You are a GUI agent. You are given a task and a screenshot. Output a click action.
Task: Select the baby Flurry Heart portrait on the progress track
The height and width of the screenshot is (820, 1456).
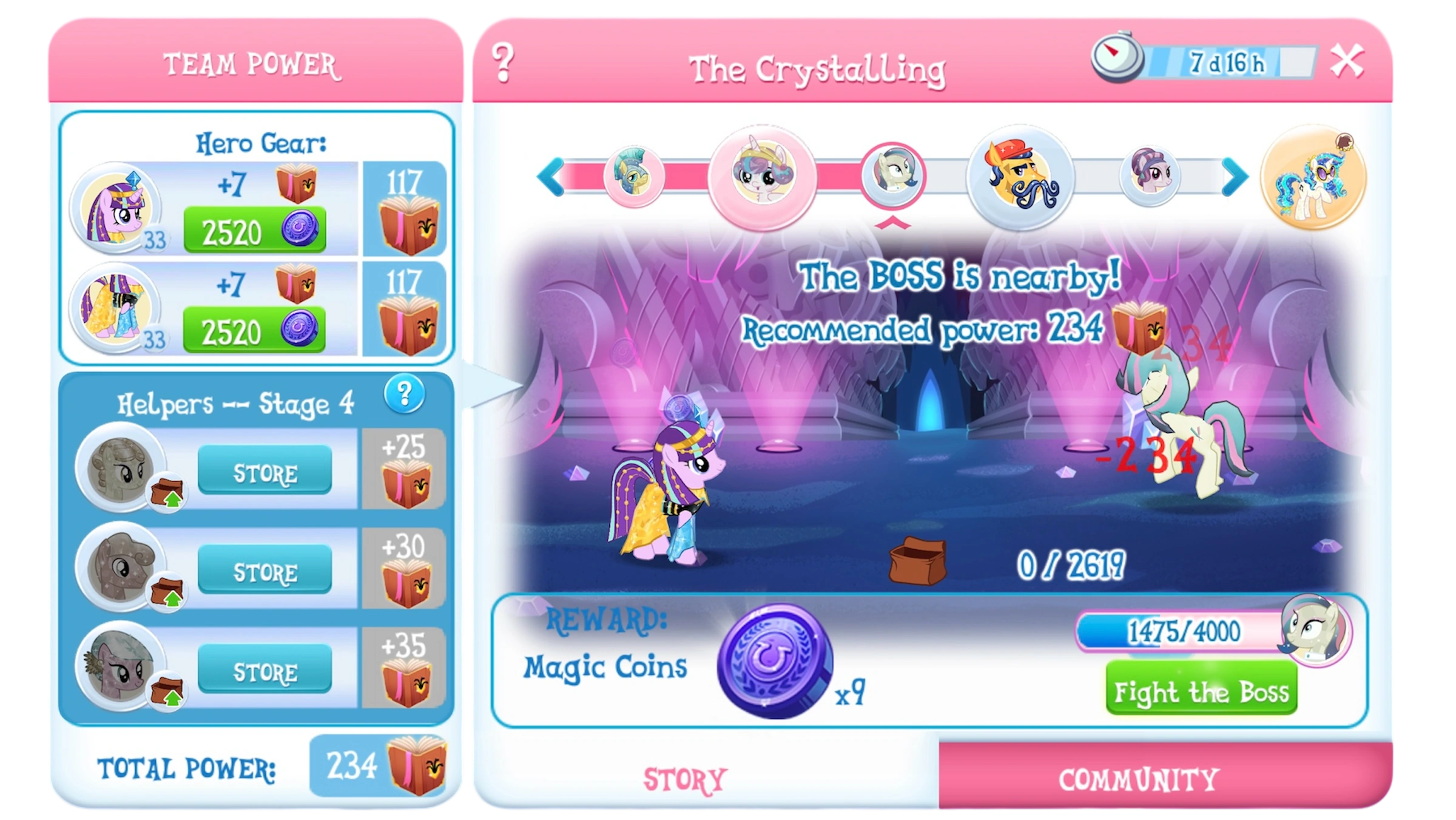[761, 177]
